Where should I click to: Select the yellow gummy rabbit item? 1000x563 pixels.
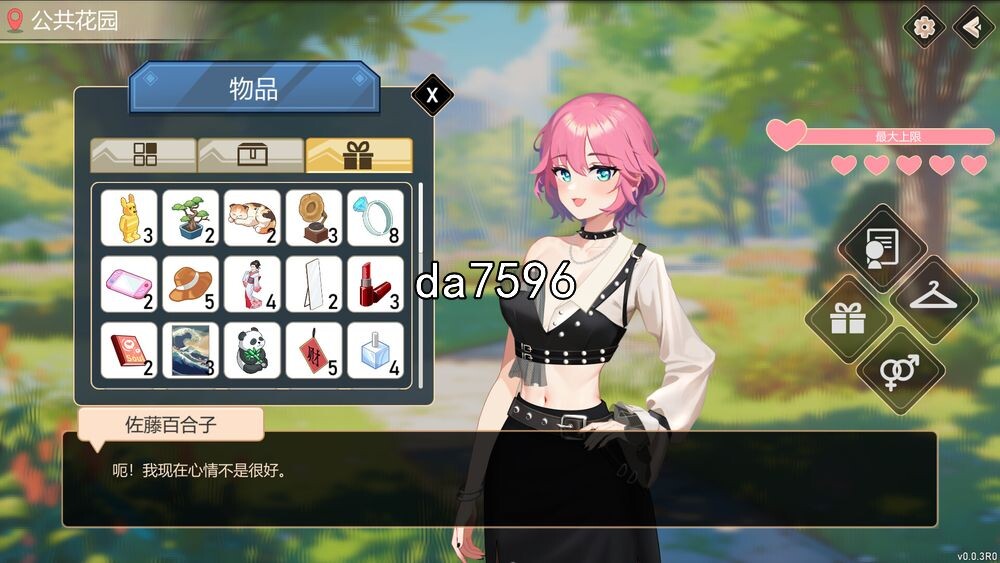pos(129,218)
